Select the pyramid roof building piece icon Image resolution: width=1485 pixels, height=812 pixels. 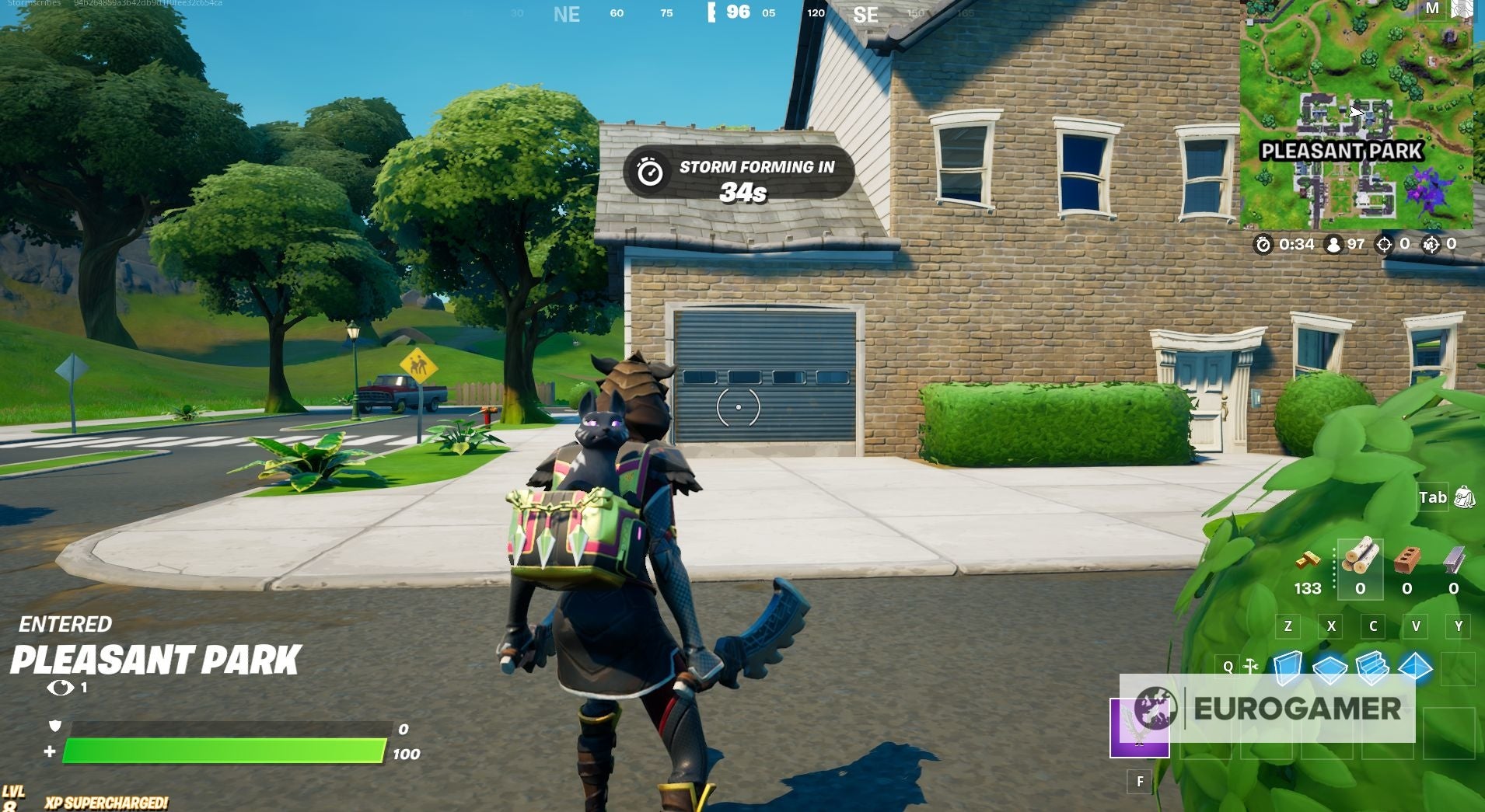(x=1414, y=666)
